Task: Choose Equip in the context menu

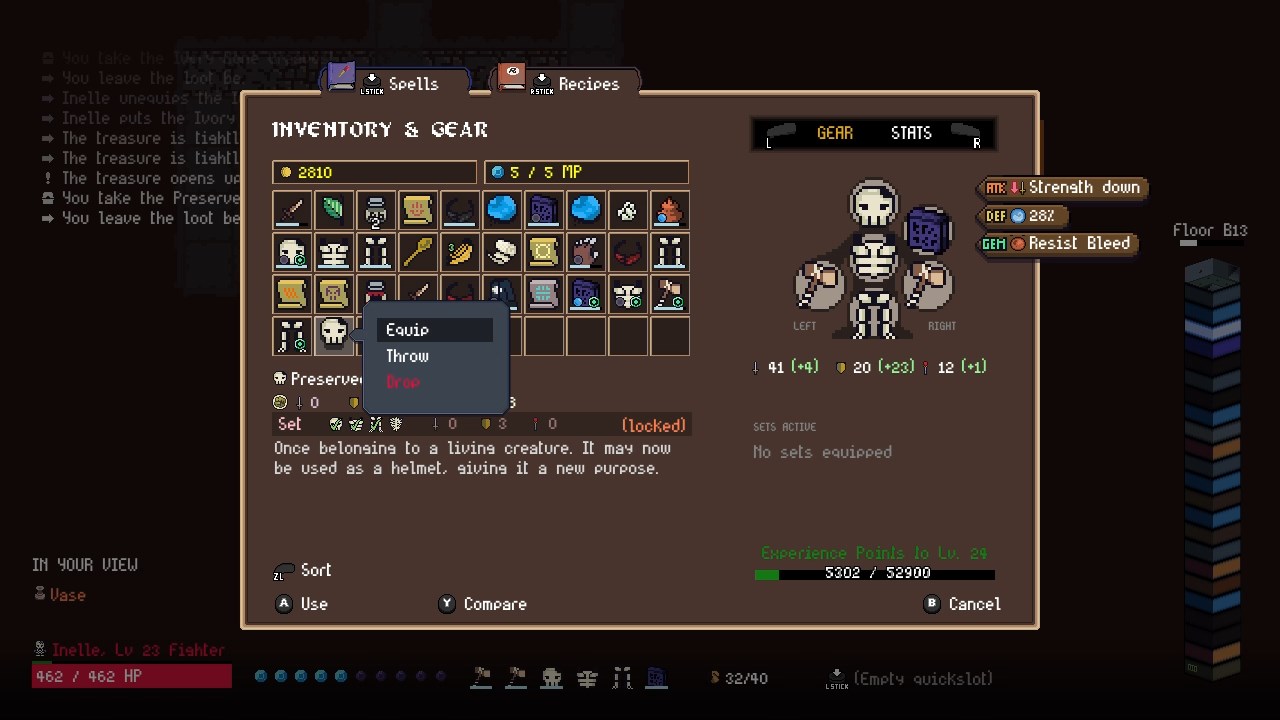Action: click(x=407, y=329)
